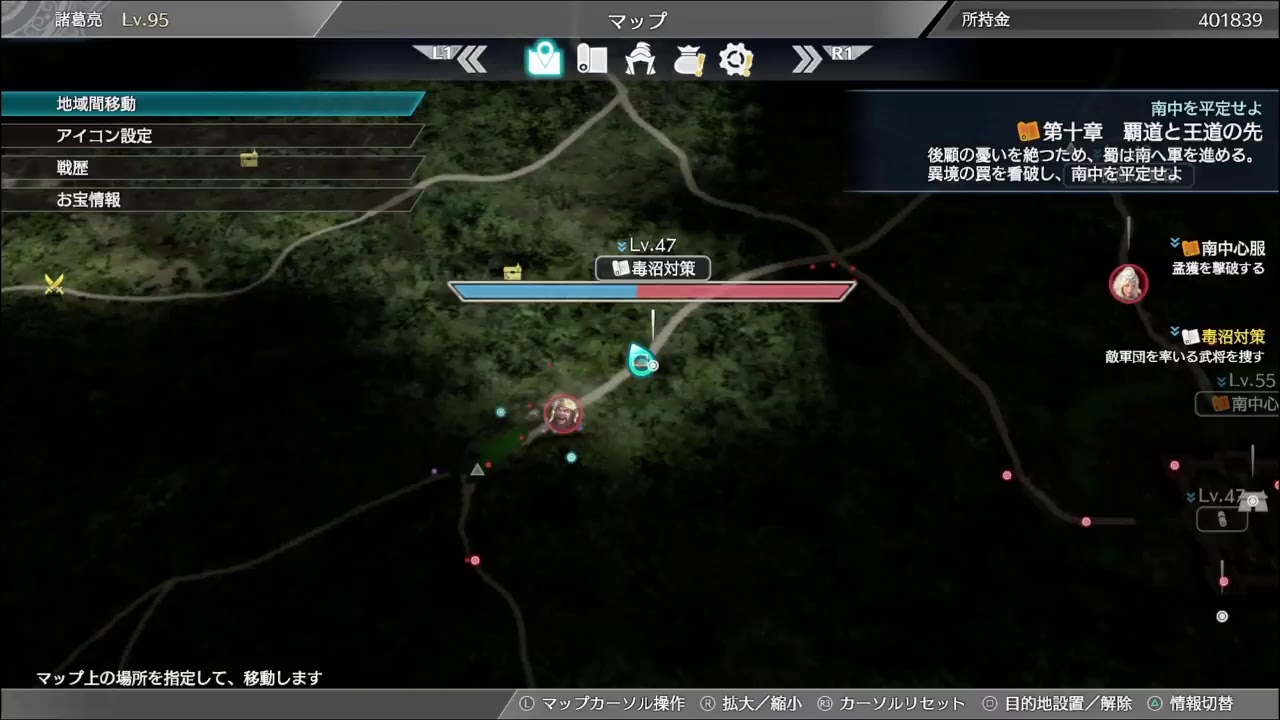
Task: Click Meng Huo's circular portrait on the map
Action: click(x=563, y=411)
